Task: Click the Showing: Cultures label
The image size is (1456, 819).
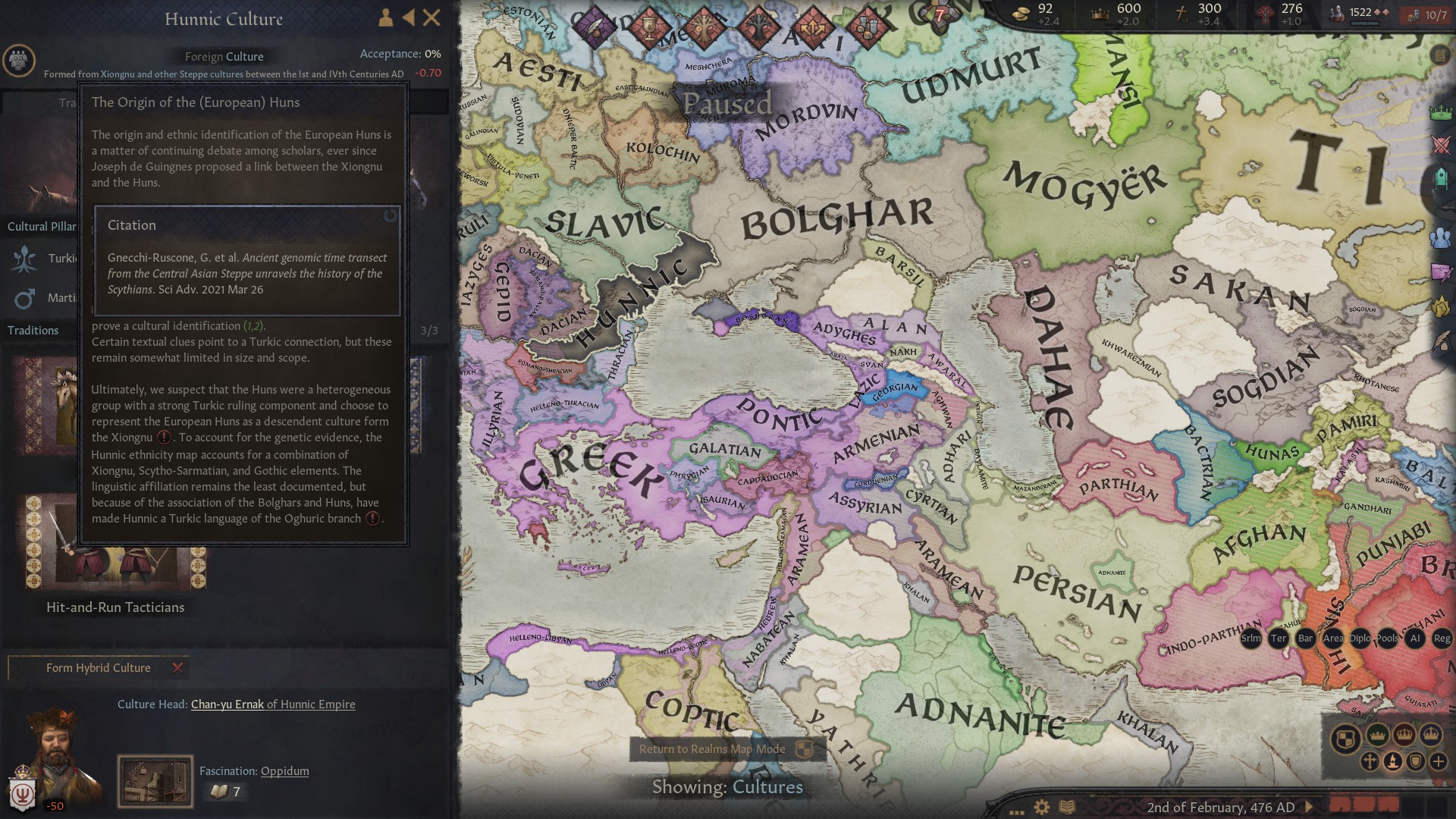Action: pyautogui.click(x=728, y=787)
